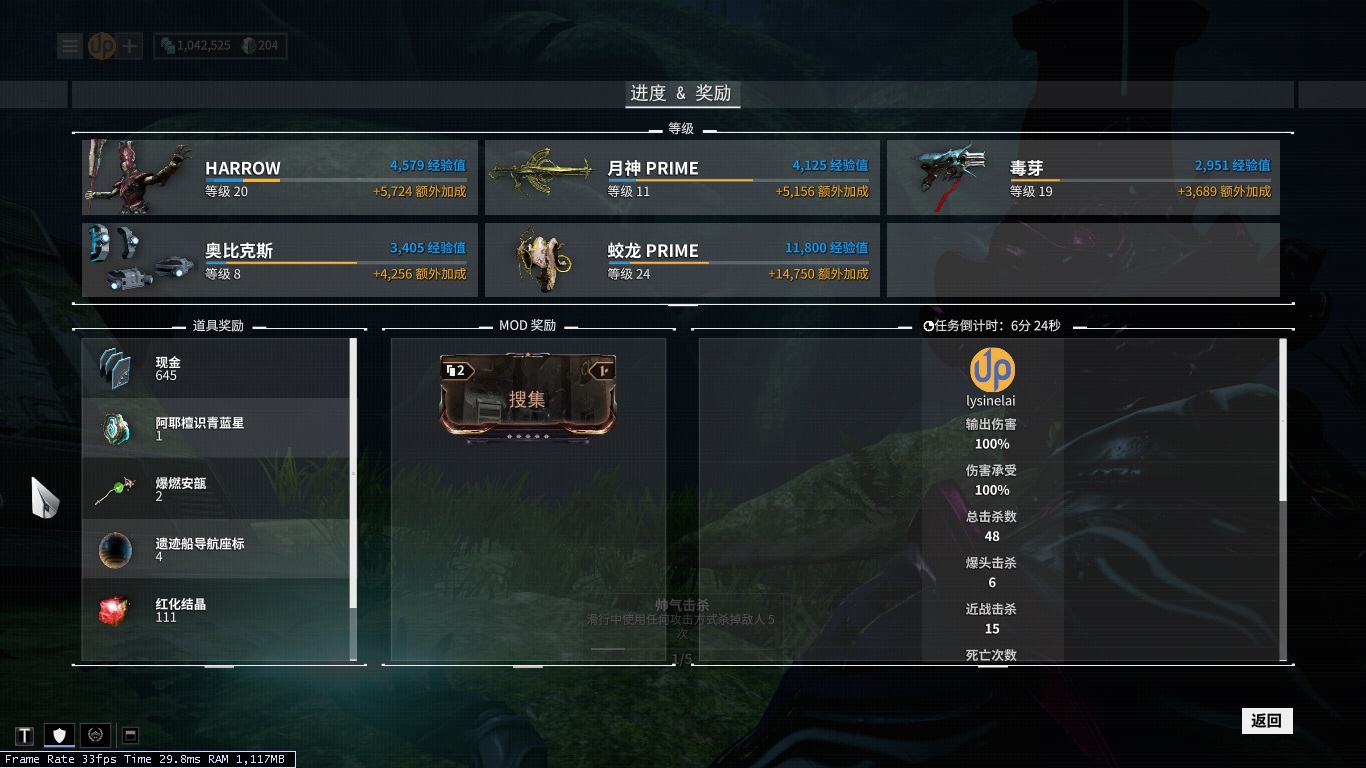Choose the 红化结晶 reward row

(x=216, y=610)
